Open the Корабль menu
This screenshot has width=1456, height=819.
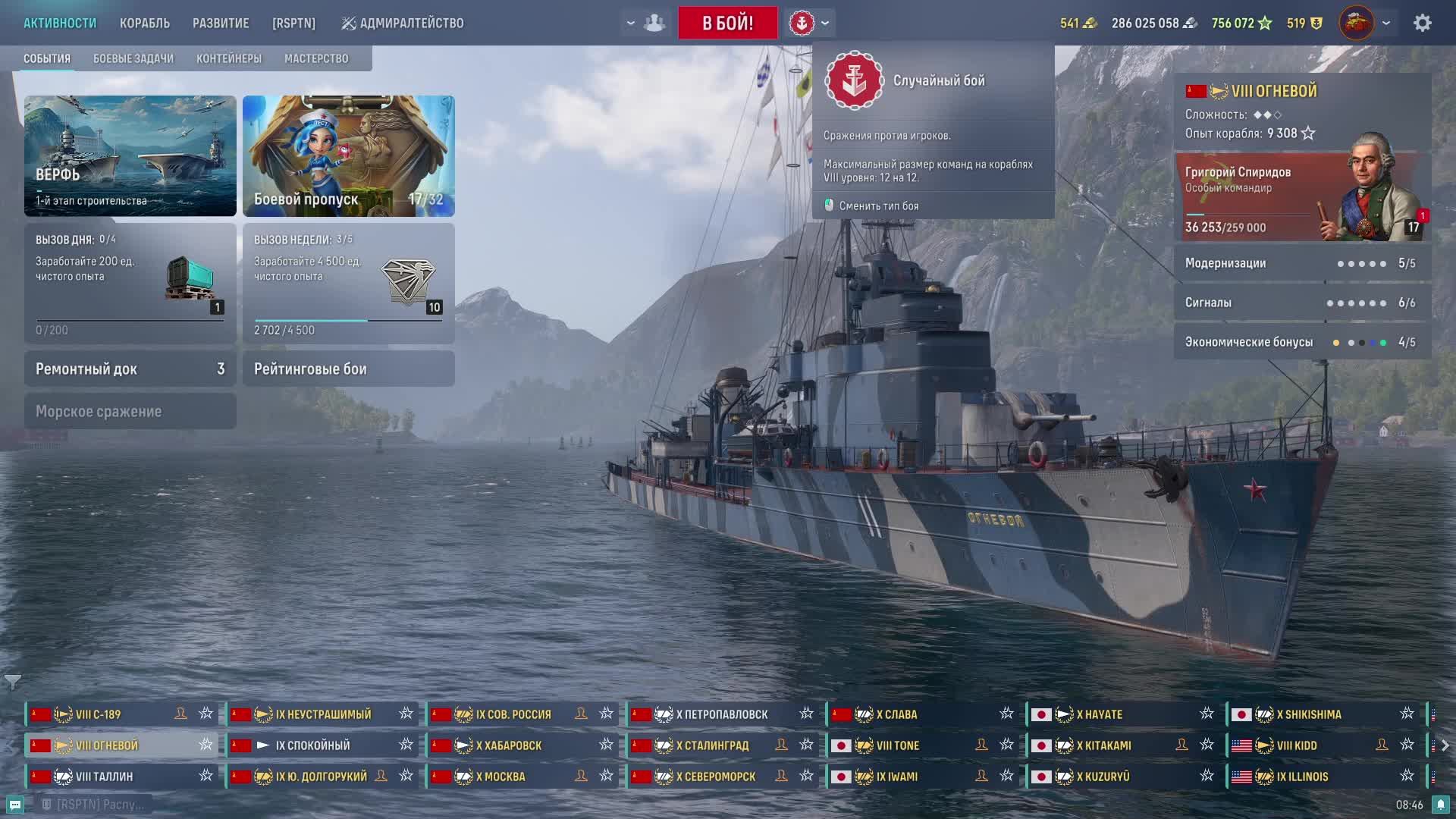click(144, 24)
